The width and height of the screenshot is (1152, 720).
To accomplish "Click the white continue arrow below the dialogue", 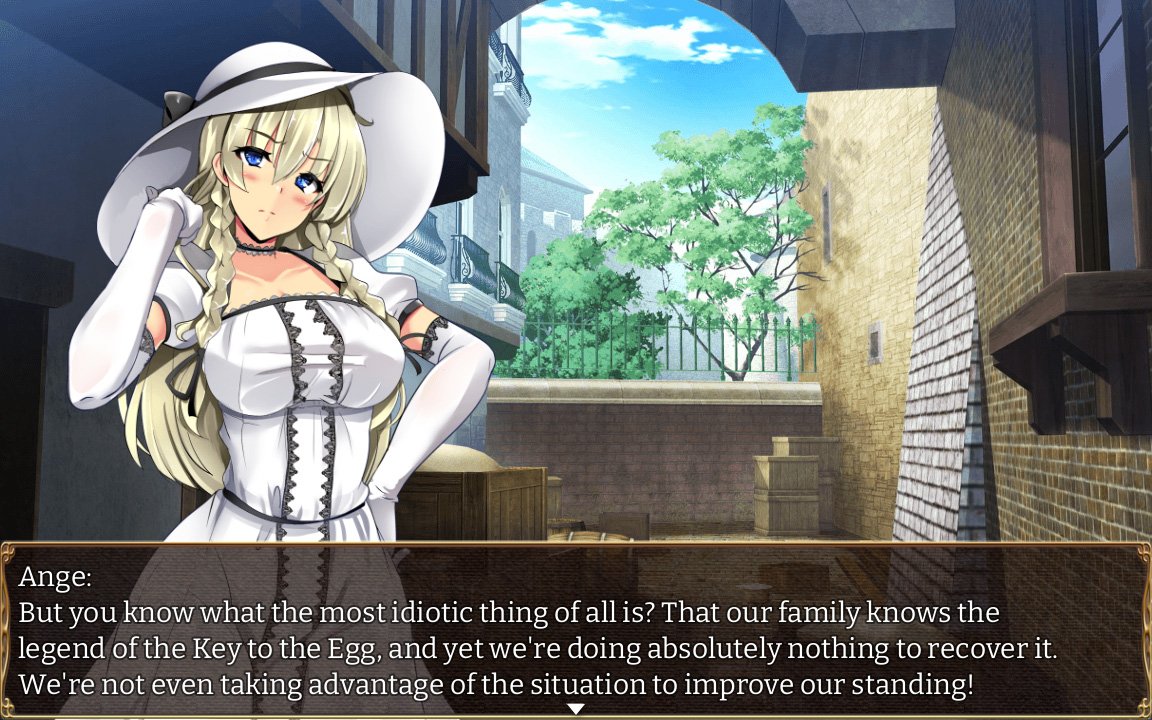I will click(x=576, y=709).
